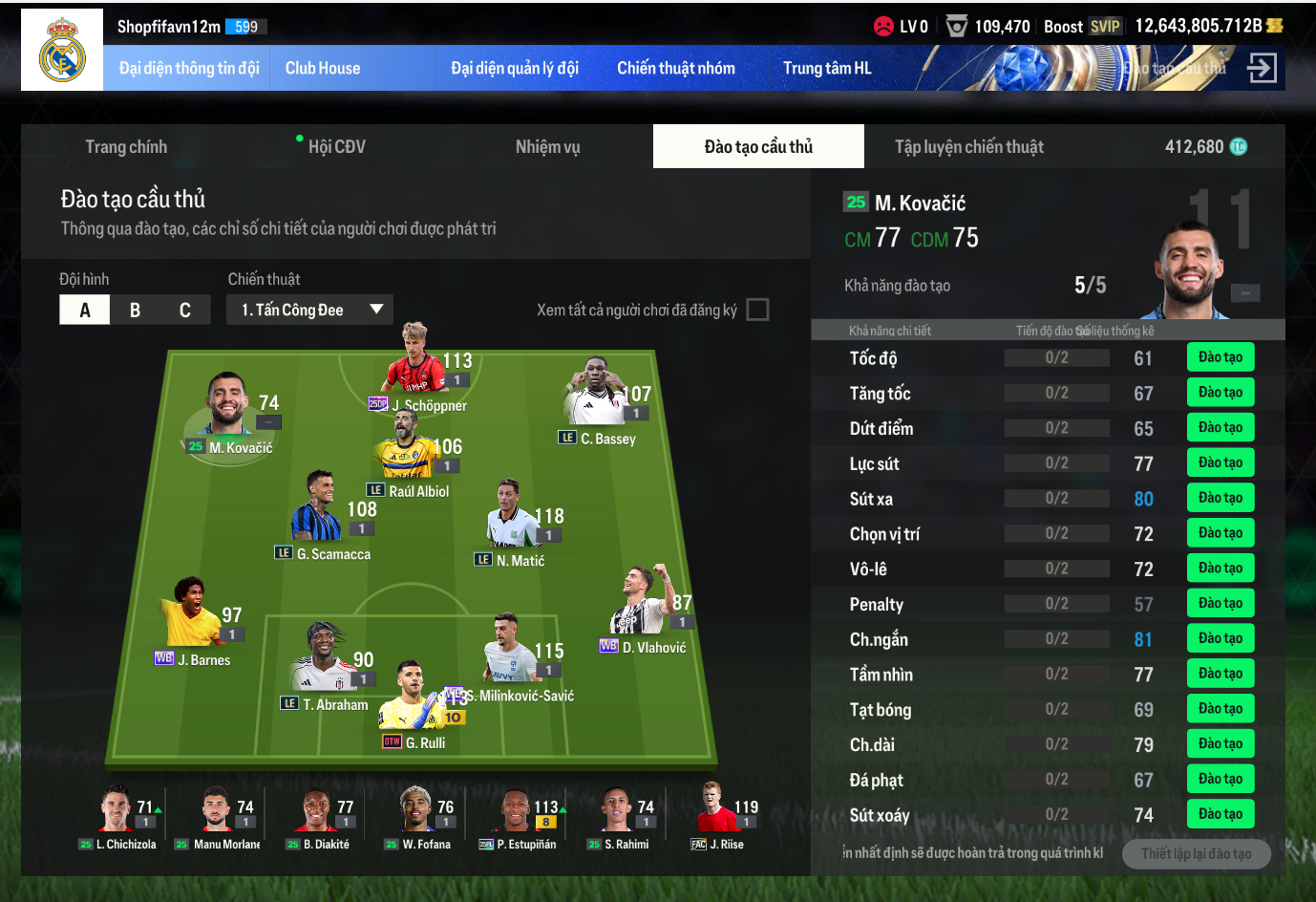Switch to Trang chính tab
This screenshot has height=902, width=1316.
(126, 146)
